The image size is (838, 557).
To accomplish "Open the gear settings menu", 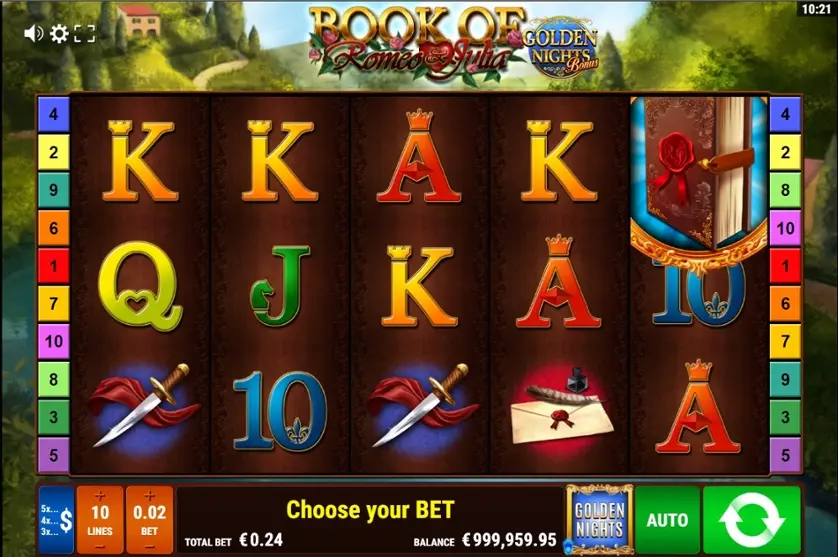I will tap(59, 34).
